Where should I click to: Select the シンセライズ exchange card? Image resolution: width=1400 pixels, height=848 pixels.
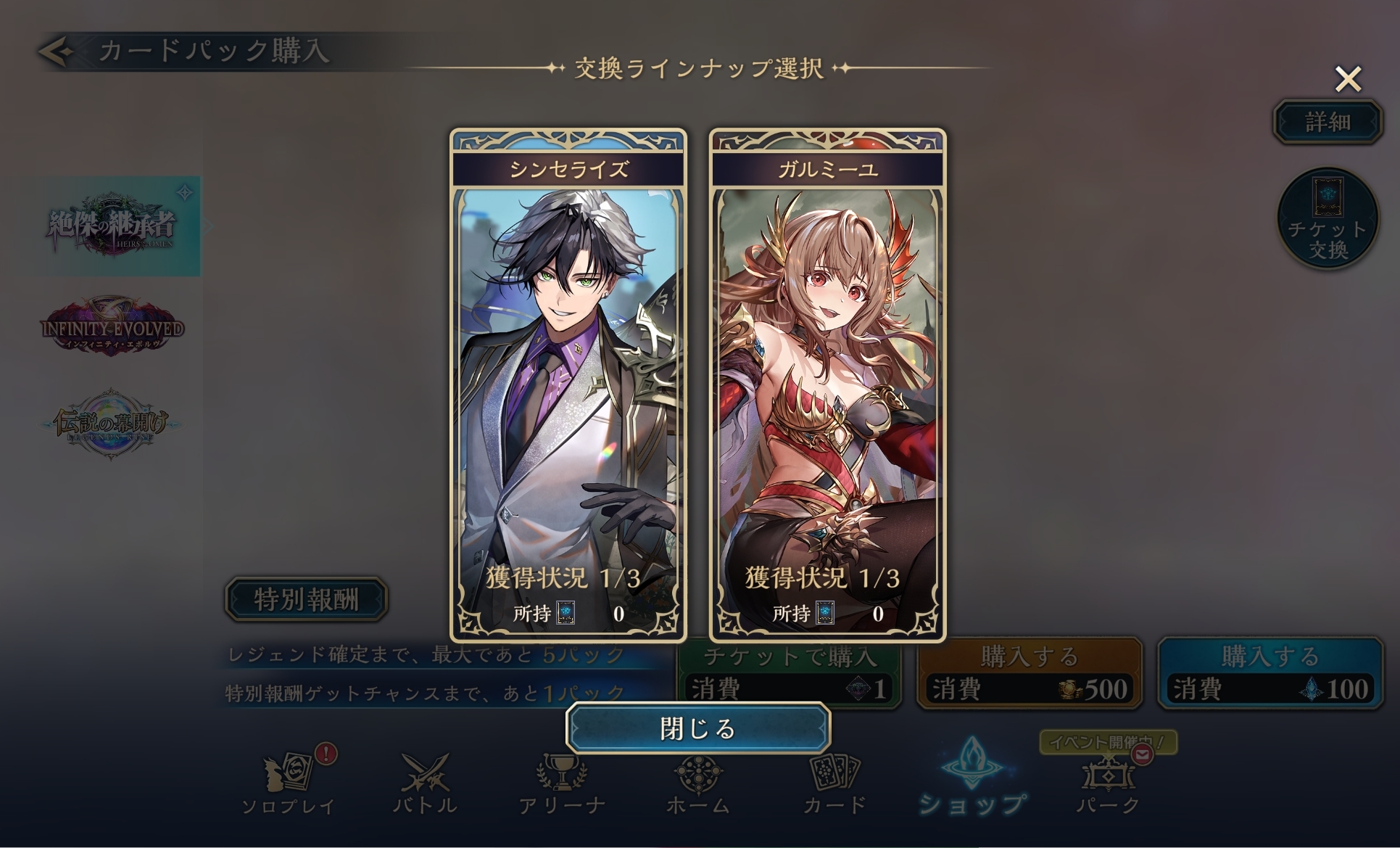tap(568, 384)
